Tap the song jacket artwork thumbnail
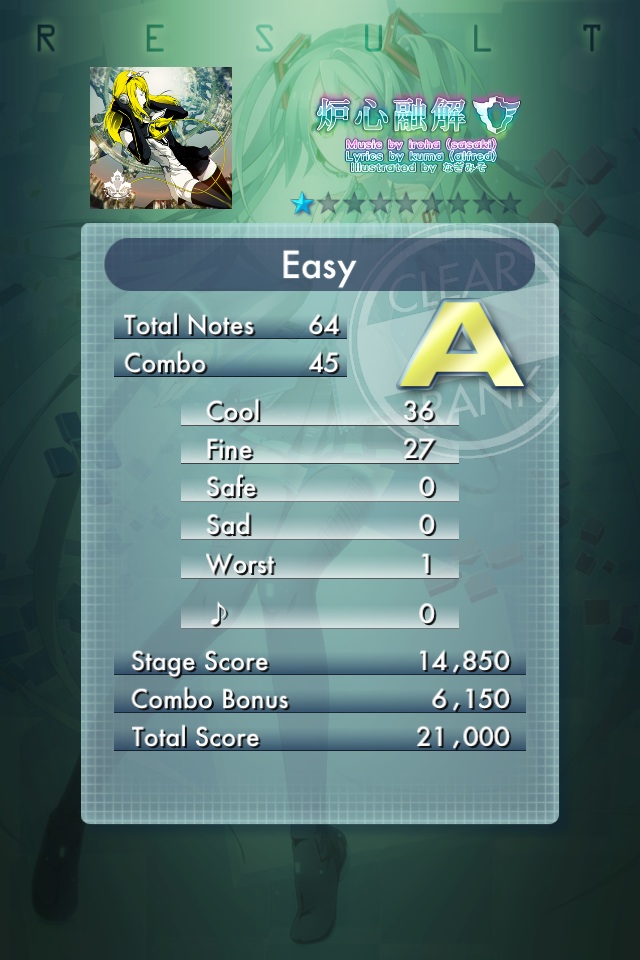 161,138
